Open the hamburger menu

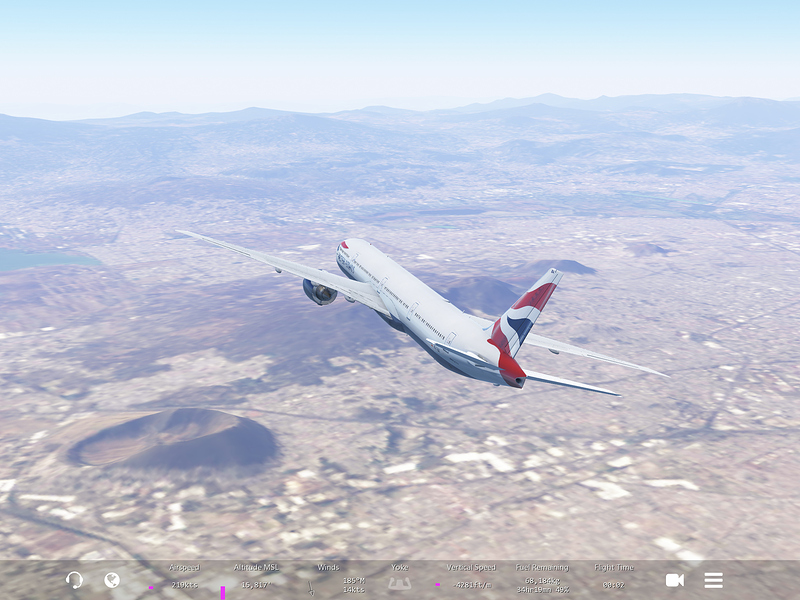click(x=713, y=580)
